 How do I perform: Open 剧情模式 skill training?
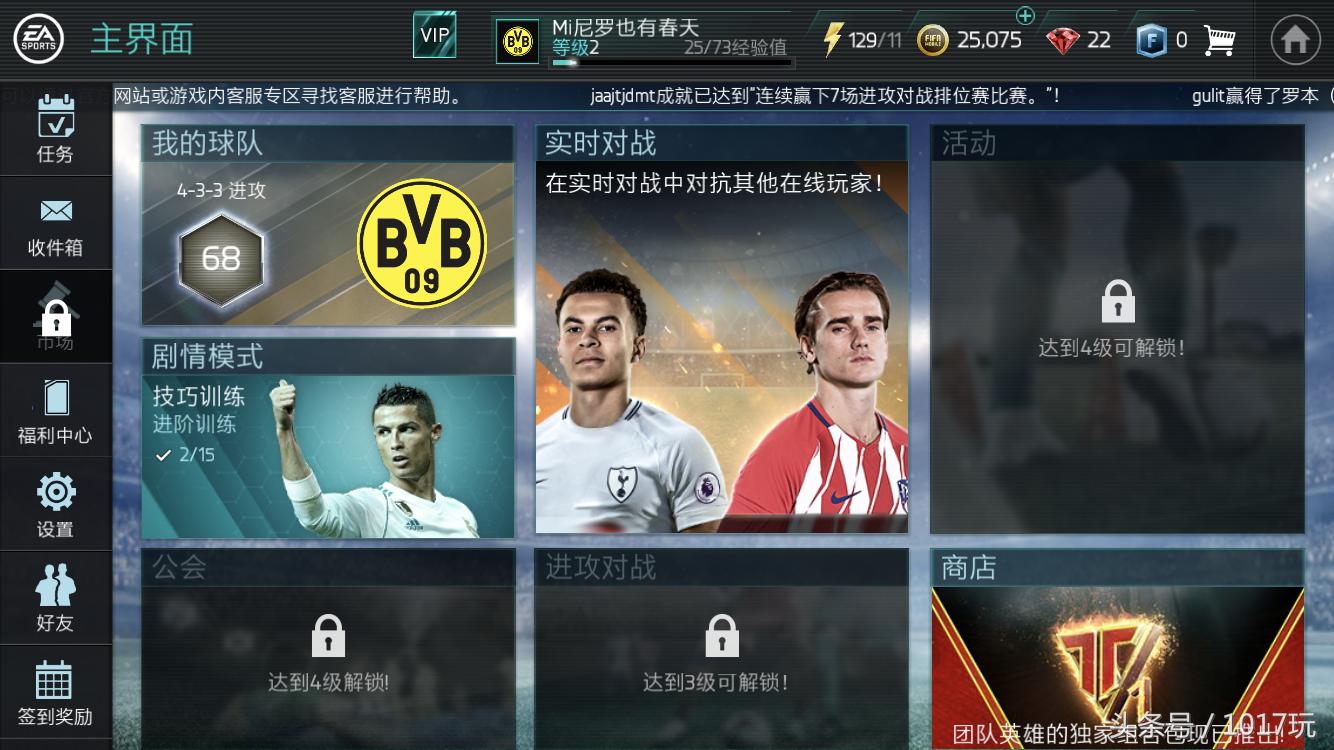tap(330, 440)
